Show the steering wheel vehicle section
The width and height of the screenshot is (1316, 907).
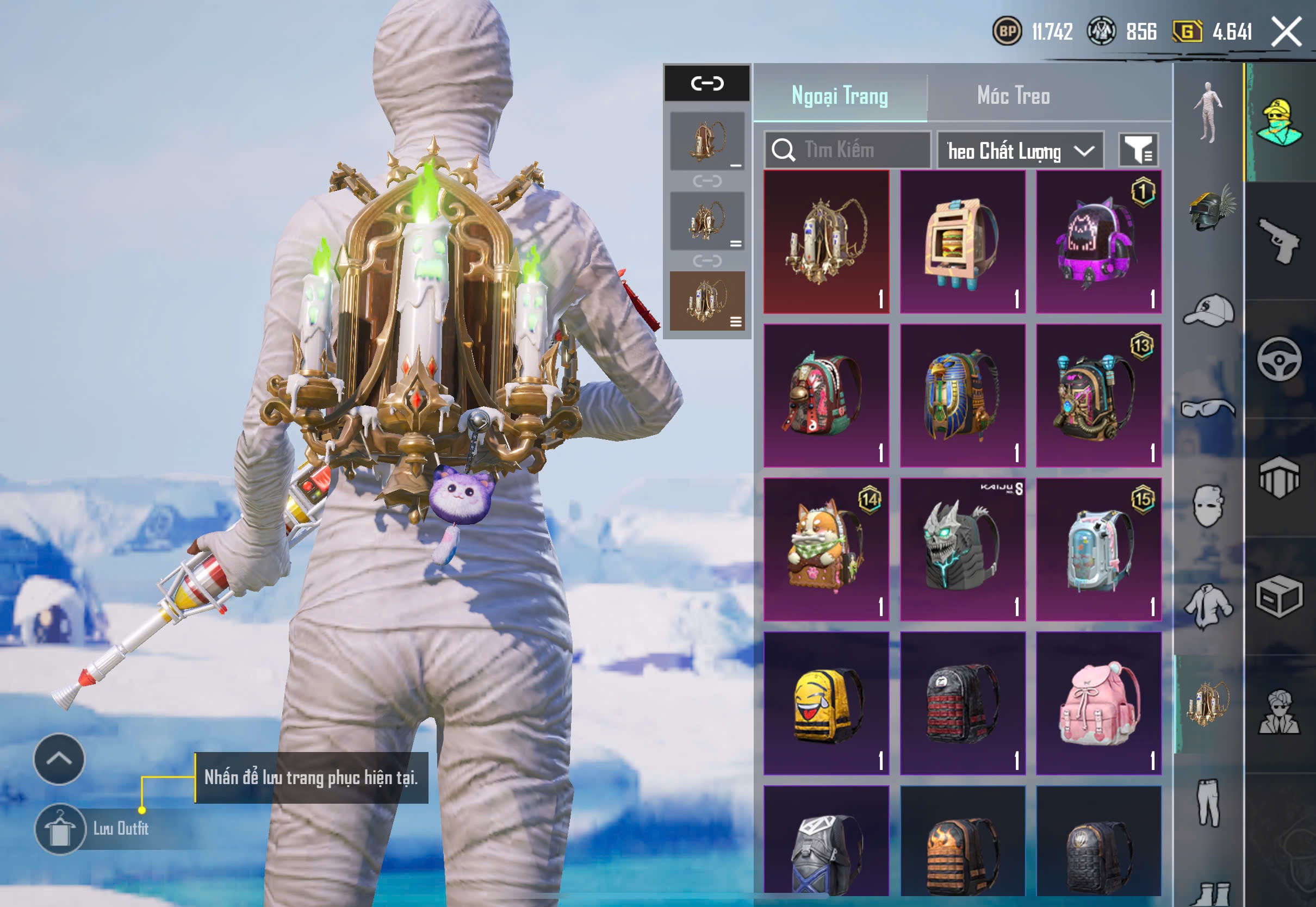pyautogui.click(x=1280, y=360)
